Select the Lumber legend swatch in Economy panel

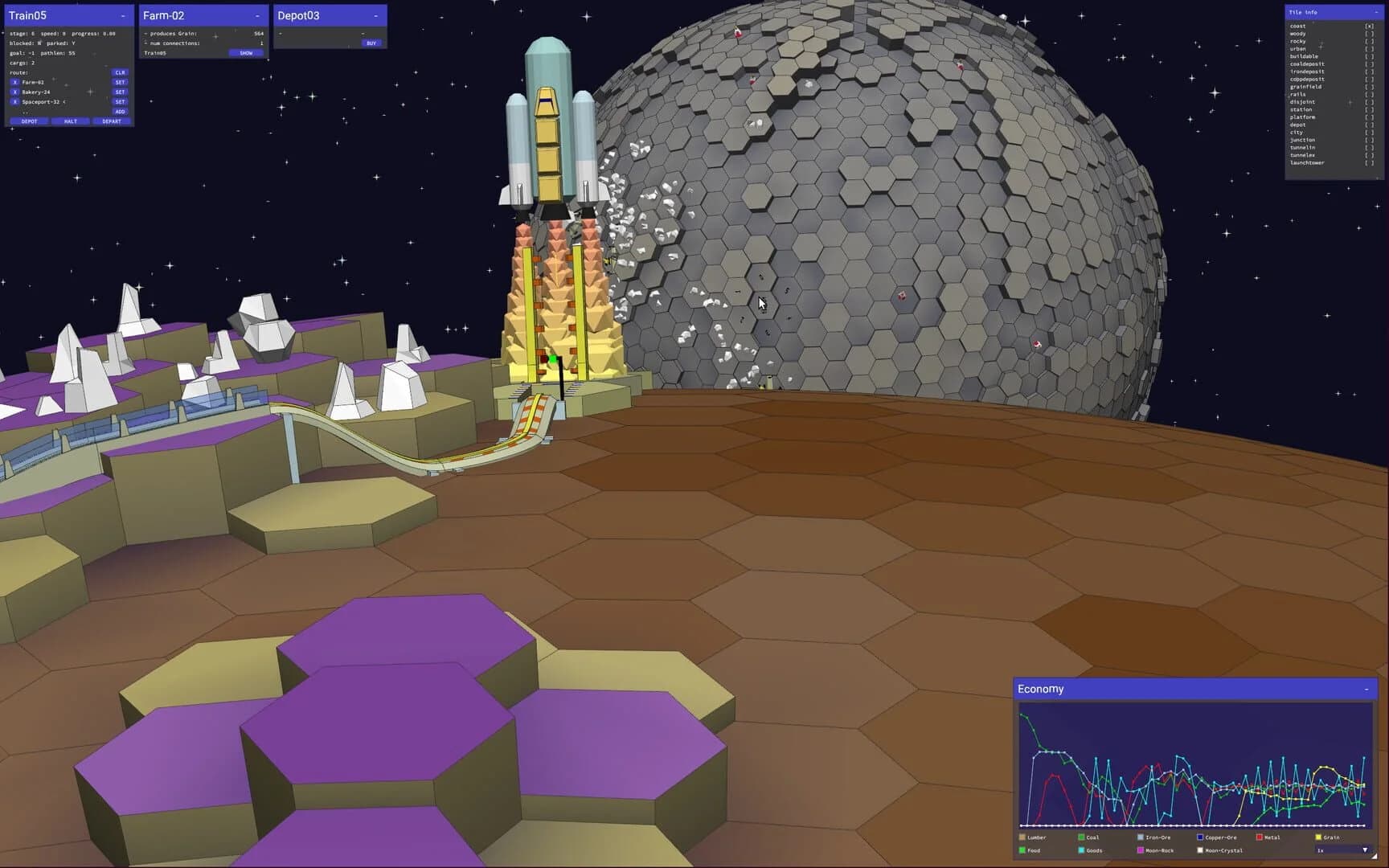coord(1022,837)
